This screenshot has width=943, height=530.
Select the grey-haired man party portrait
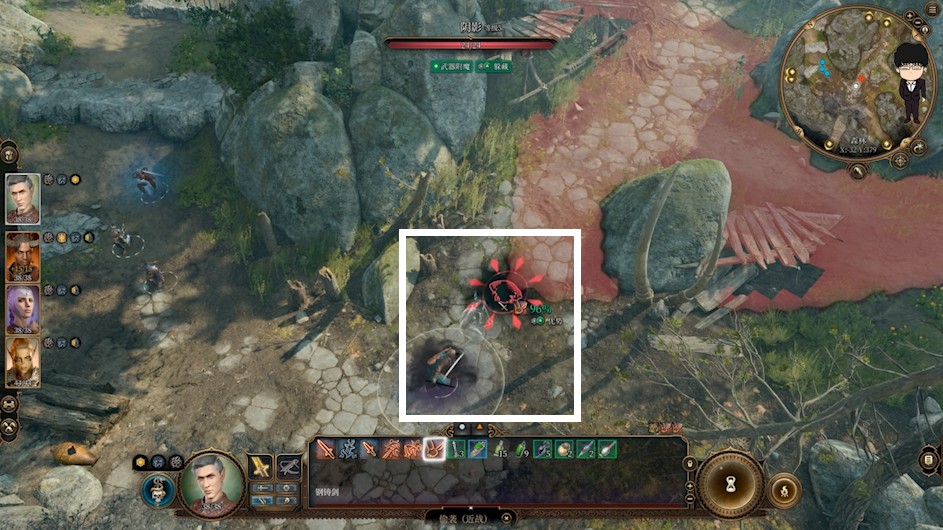click(x=22, y=198)
